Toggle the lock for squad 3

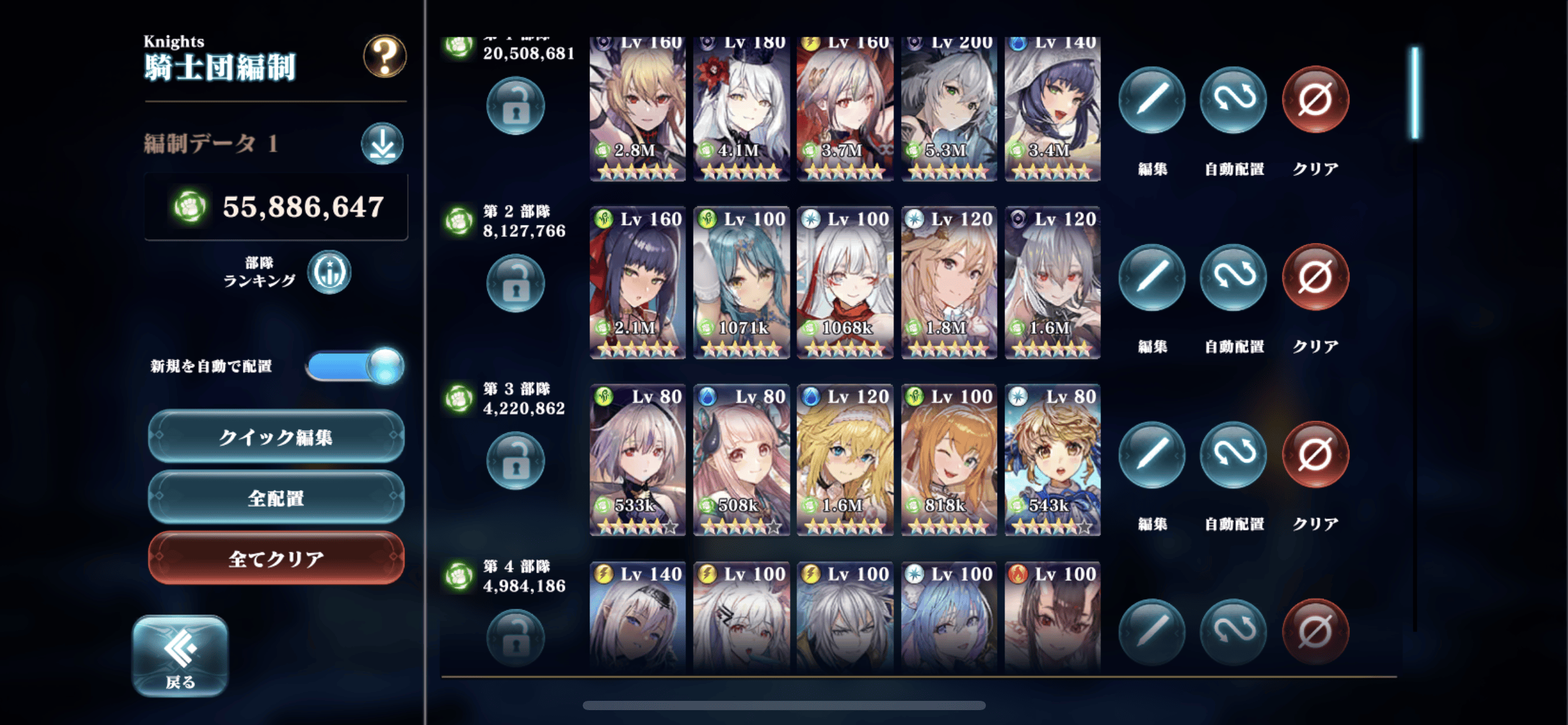coord(515,462)
